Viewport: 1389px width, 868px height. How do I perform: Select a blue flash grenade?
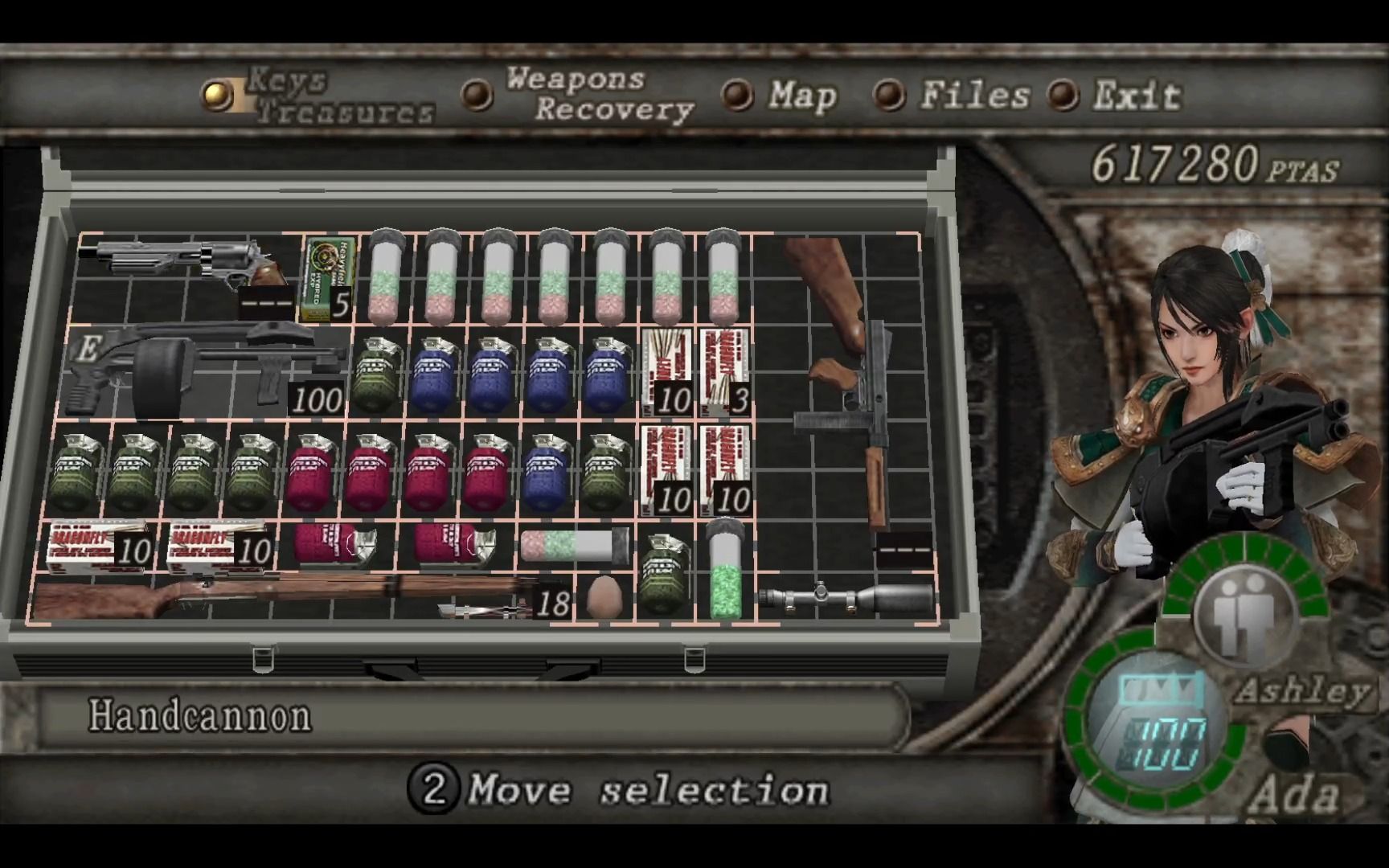434,370
